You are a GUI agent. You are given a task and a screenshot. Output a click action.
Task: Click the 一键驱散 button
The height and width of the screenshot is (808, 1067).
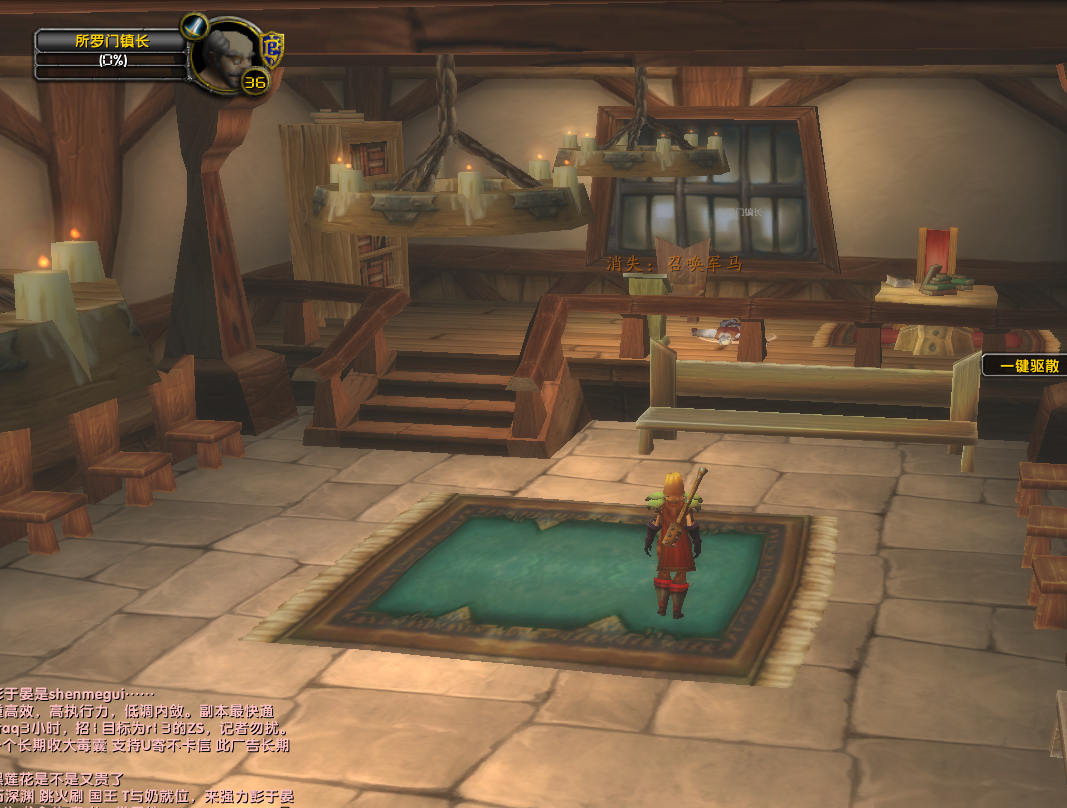click(1025, 366)
